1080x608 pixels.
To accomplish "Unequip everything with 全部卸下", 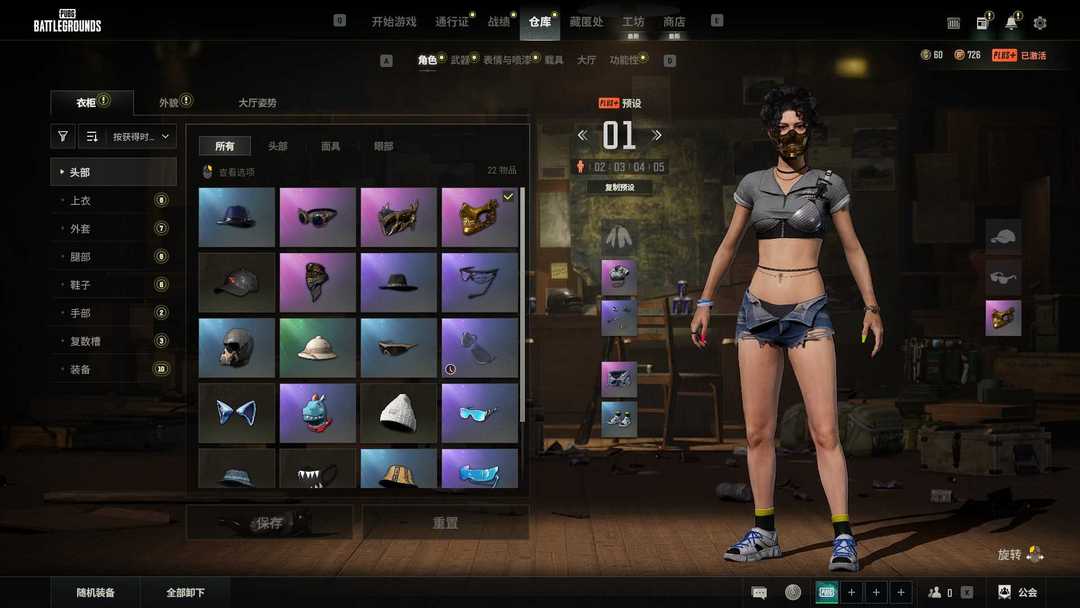I will 186,593.
